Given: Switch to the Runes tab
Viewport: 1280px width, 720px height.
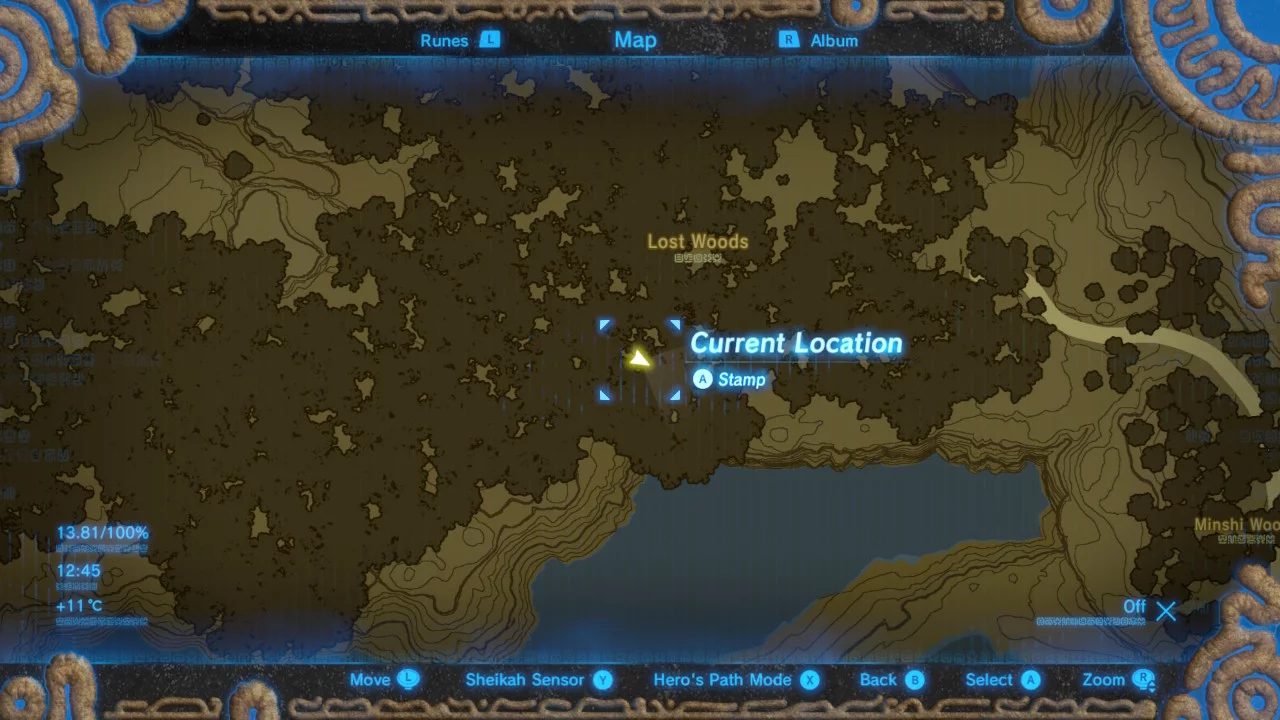Looking at the screenshot, I should click(x=458, y=40).
